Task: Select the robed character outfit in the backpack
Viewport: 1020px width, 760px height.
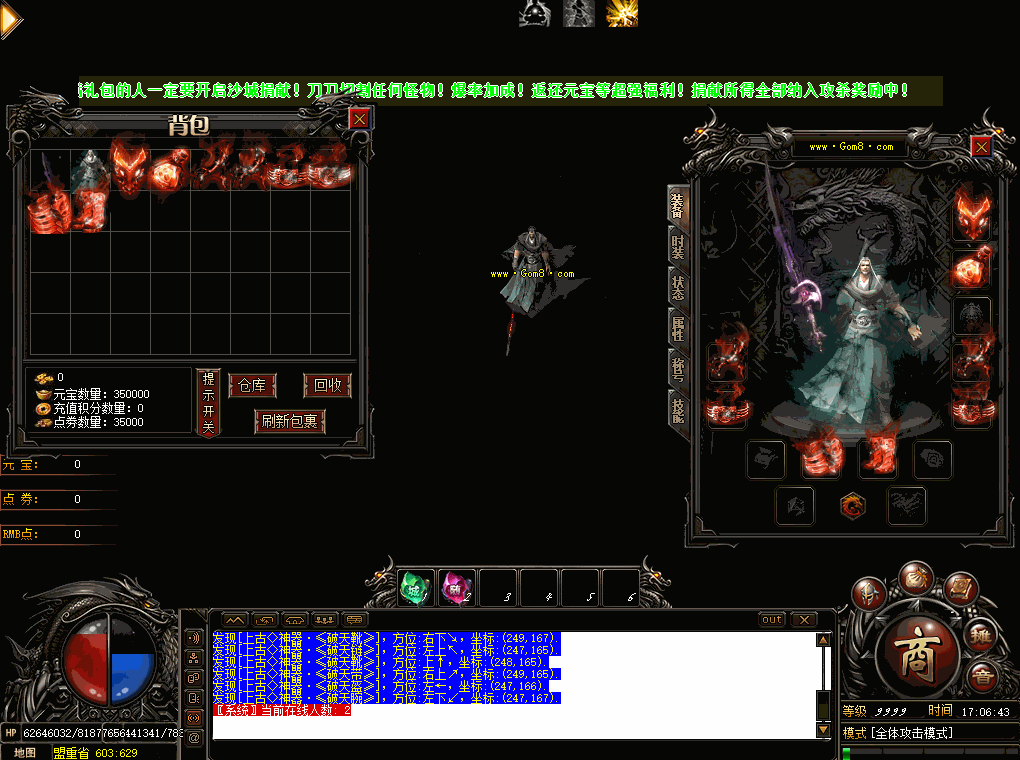Action: [90, 168]
